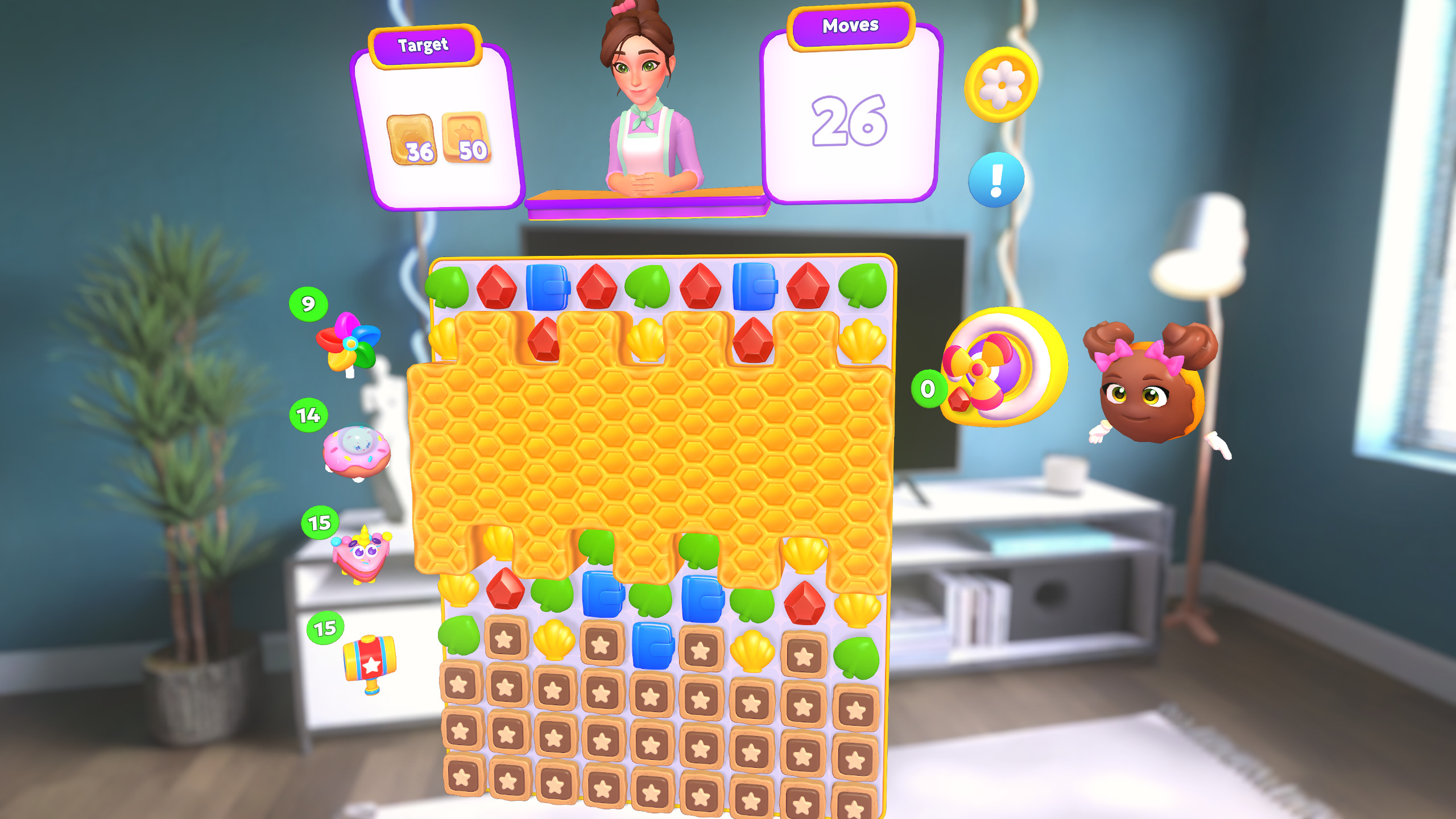This screenshot has height=819, width=1456.
Task: Open the blue exclamation info button
Action: pyautogui.click(x=996, y=180)
